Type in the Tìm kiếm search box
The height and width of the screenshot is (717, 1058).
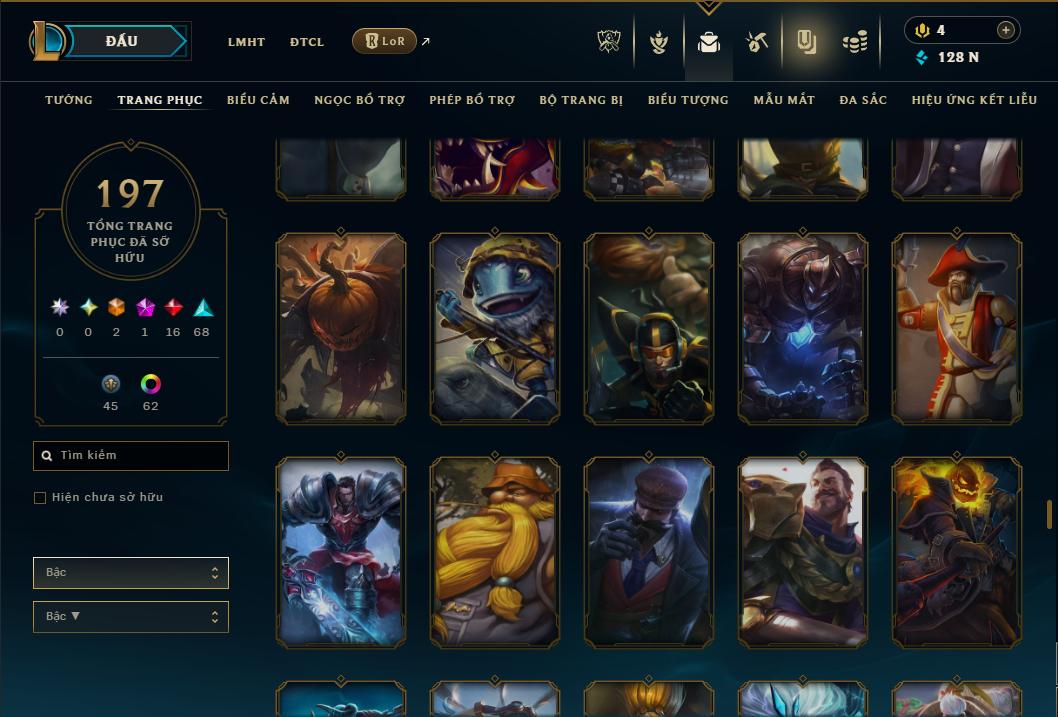pyautogui.click(x=140, y=456)
